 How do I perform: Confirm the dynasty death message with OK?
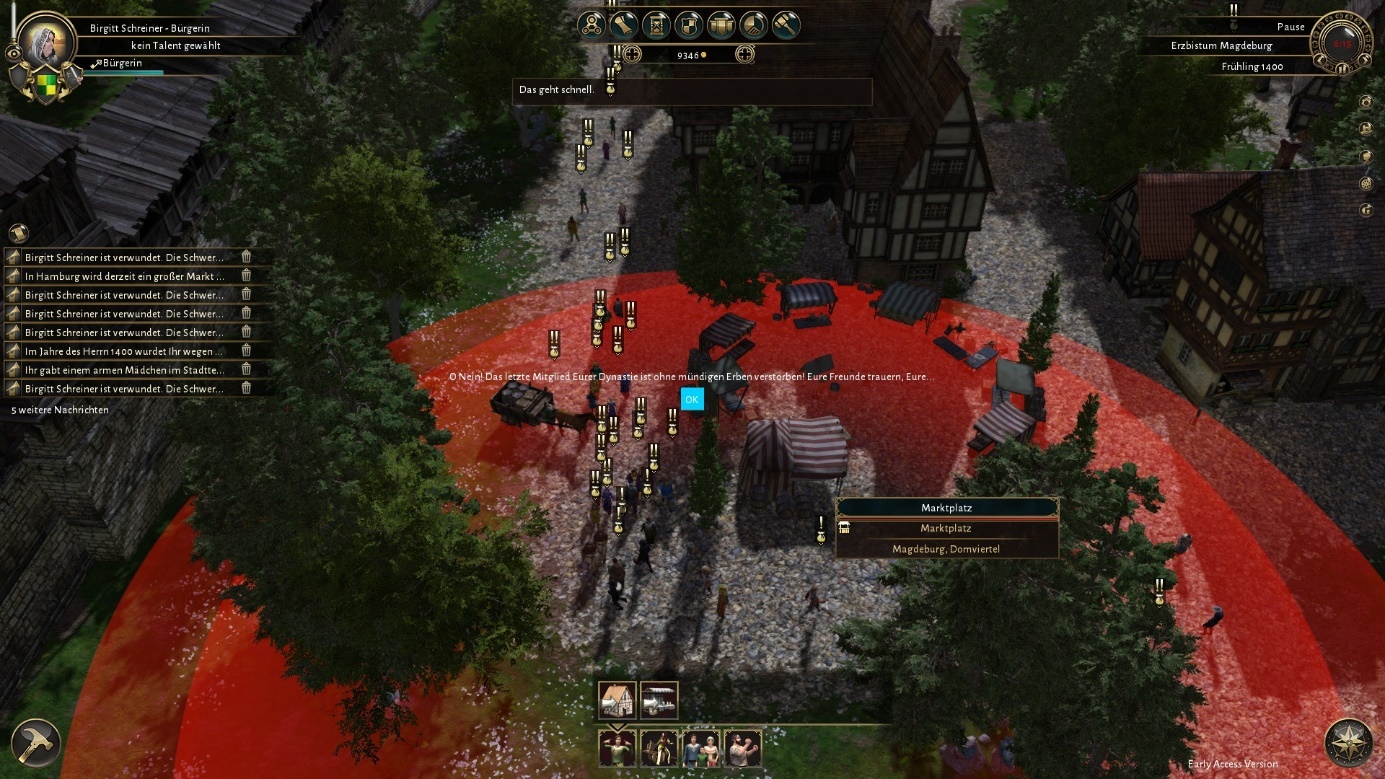click(x=692, y=399)
